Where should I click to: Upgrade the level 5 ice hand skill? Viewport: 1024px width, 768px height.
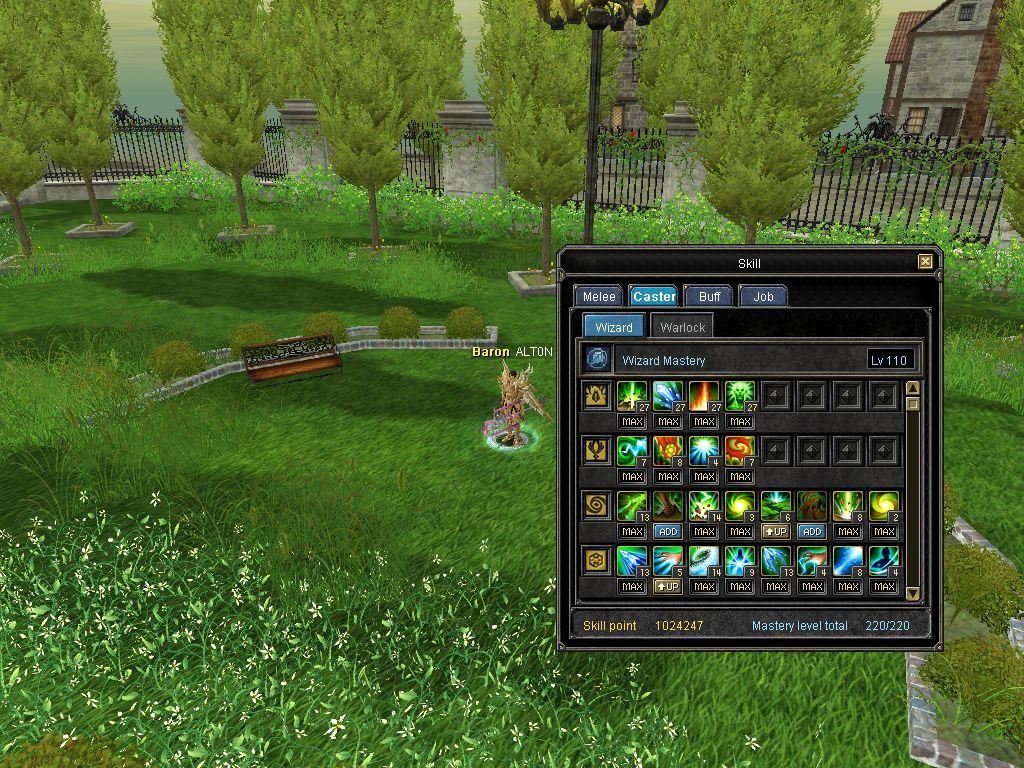668,587
